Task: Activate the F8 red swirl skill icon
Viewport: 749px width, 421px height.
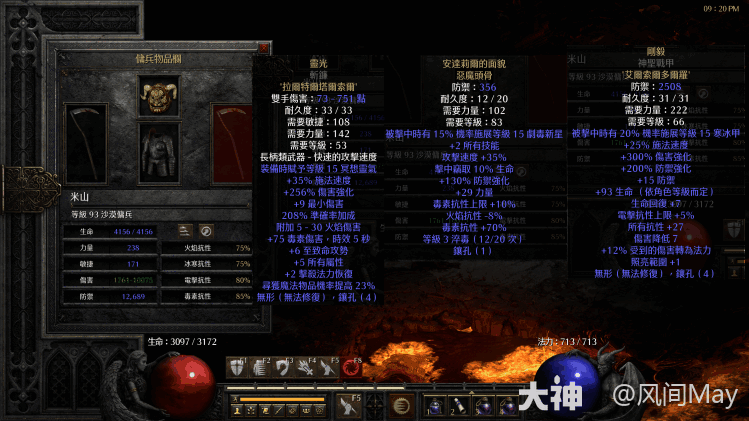Action: pos(352,367)
